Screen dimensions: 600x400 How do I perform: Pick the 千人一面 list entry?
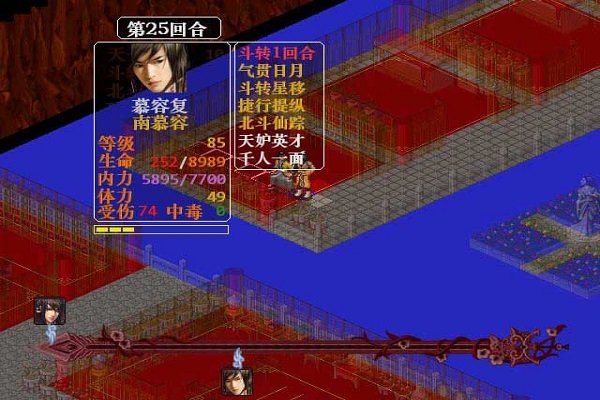270,158
